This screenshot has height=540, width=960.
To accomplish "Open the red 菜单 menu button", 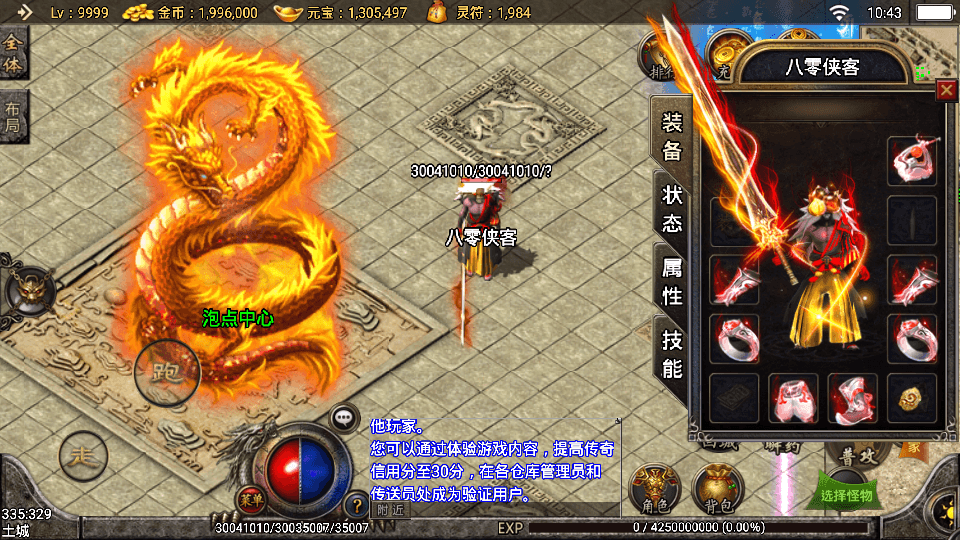I will (x=250, y=497).
